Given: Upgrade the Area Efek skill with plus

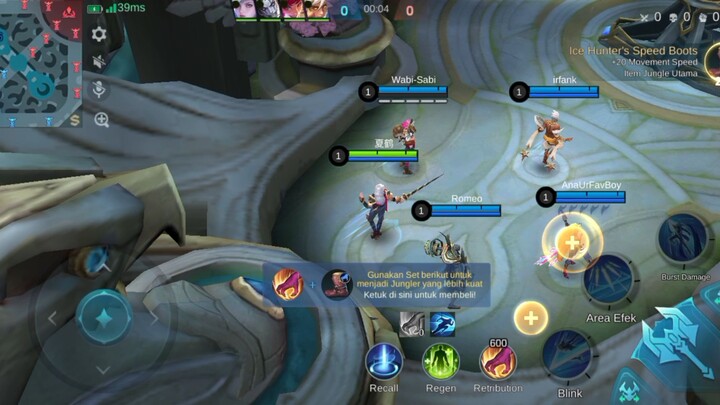Looking at the screenshot, I should 571,242.
